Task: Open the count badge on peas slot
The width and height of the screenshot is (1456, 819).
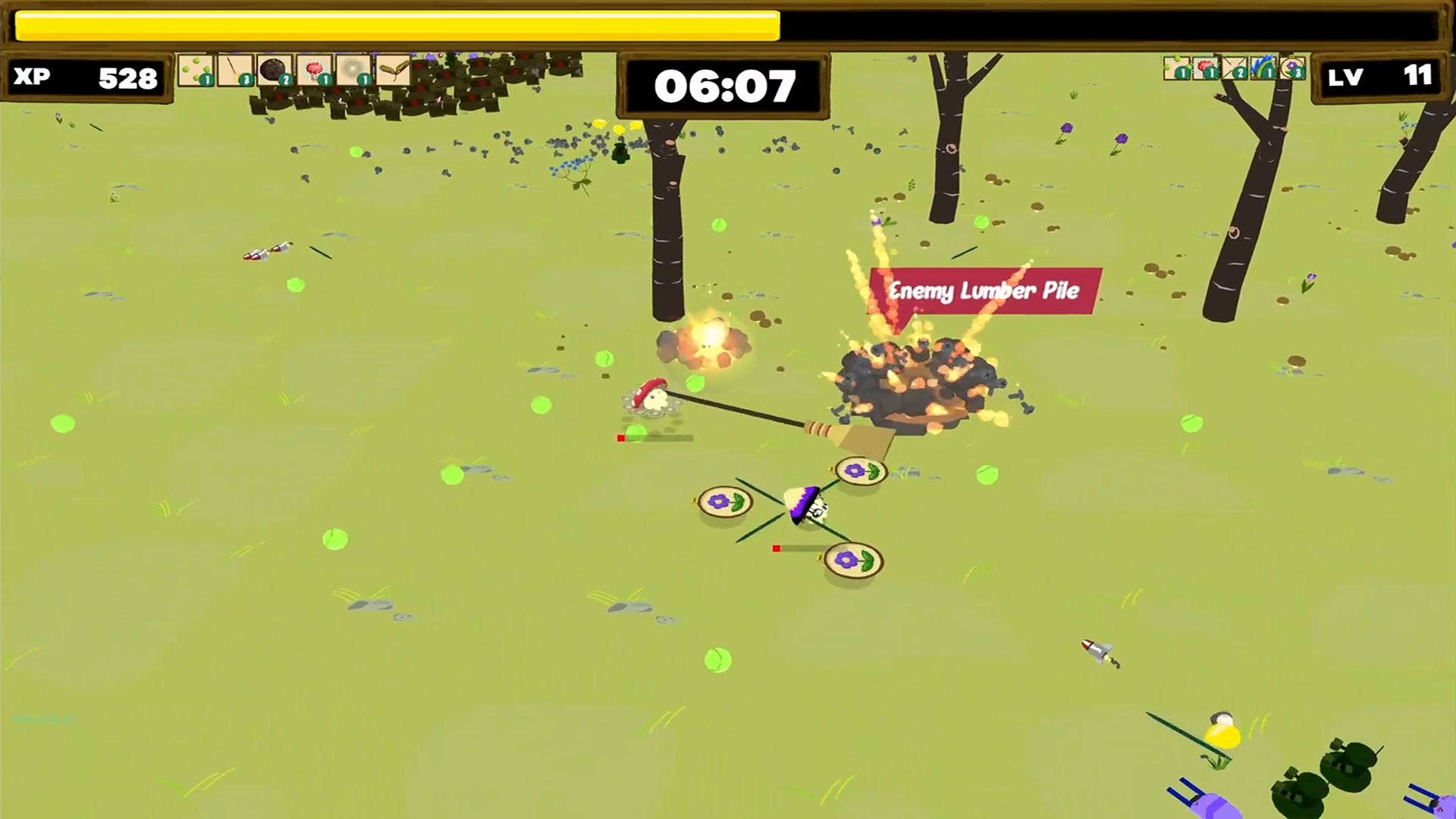Action: (x=207, y=80)
